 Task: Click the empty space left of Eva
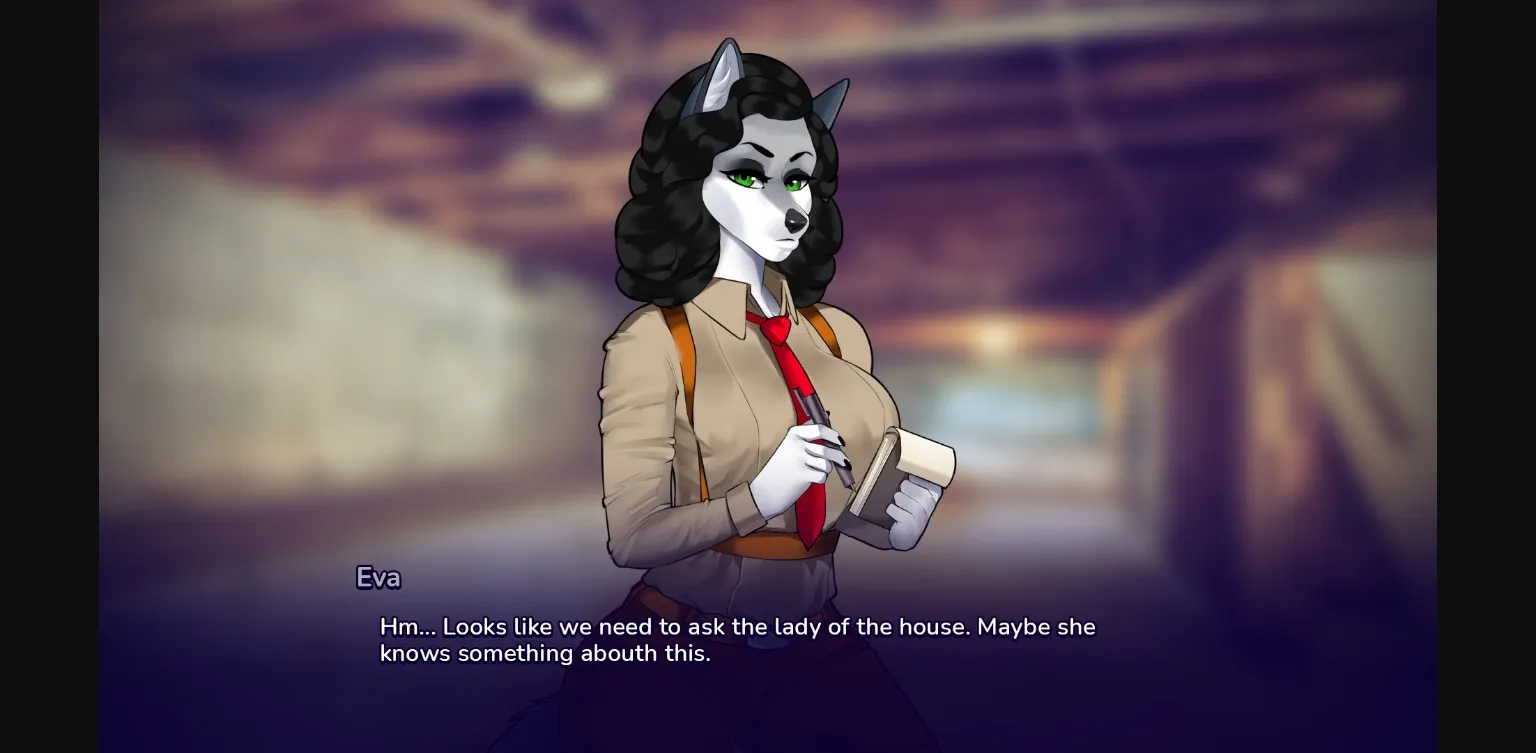point(350,300)
